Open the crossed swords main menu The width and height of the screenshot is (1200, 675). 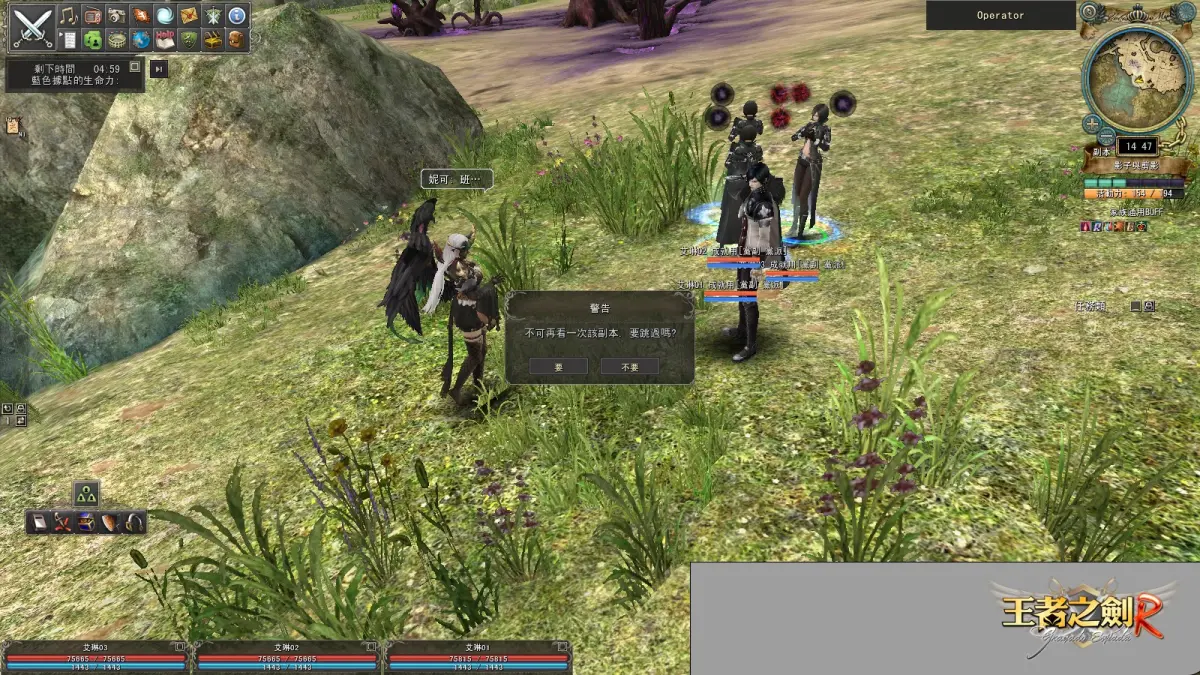pos(32,27)
